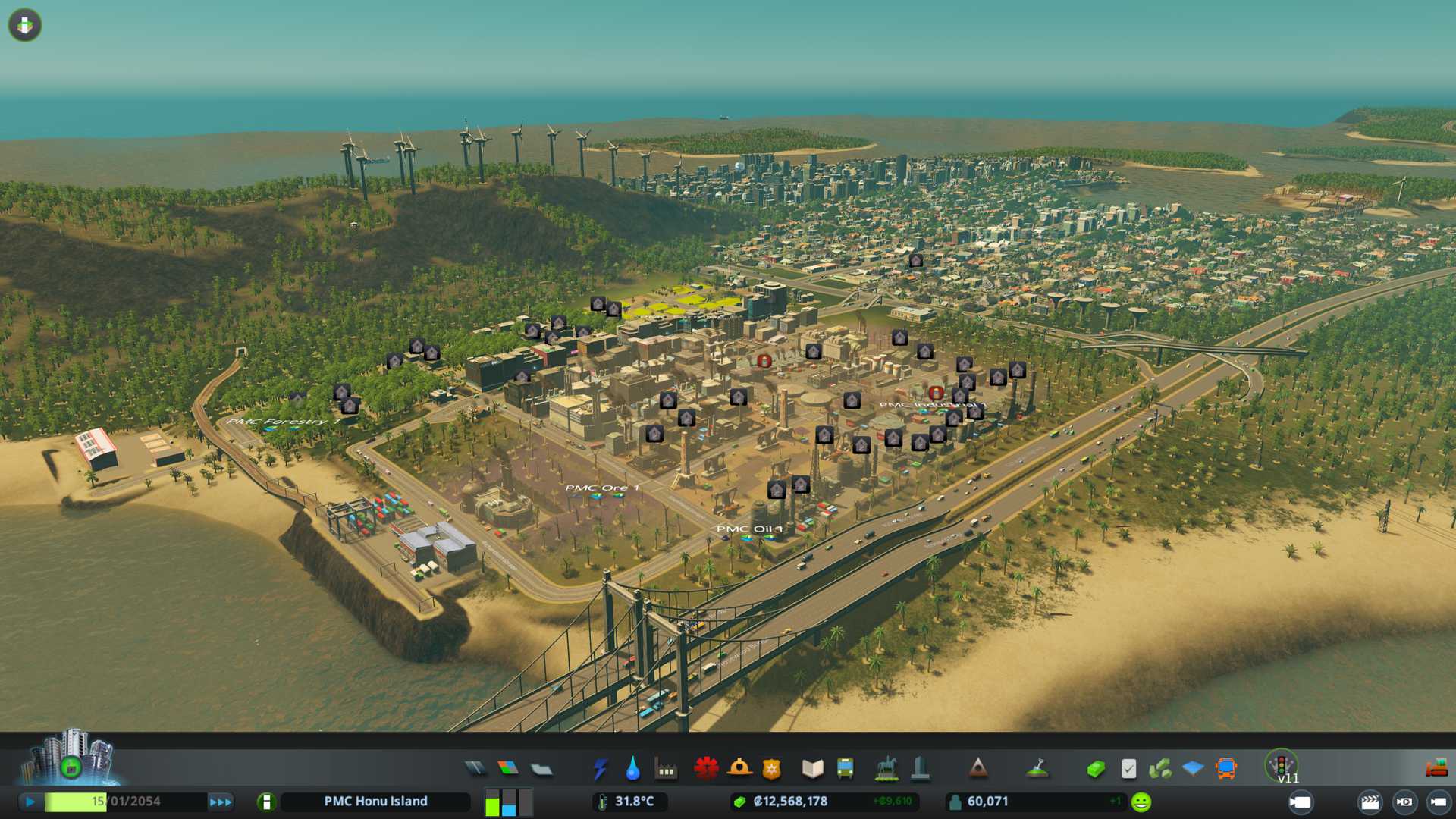Activate the bulldozer tool
This screenshot has height=819, width=1456.
tap(1436, 769)
